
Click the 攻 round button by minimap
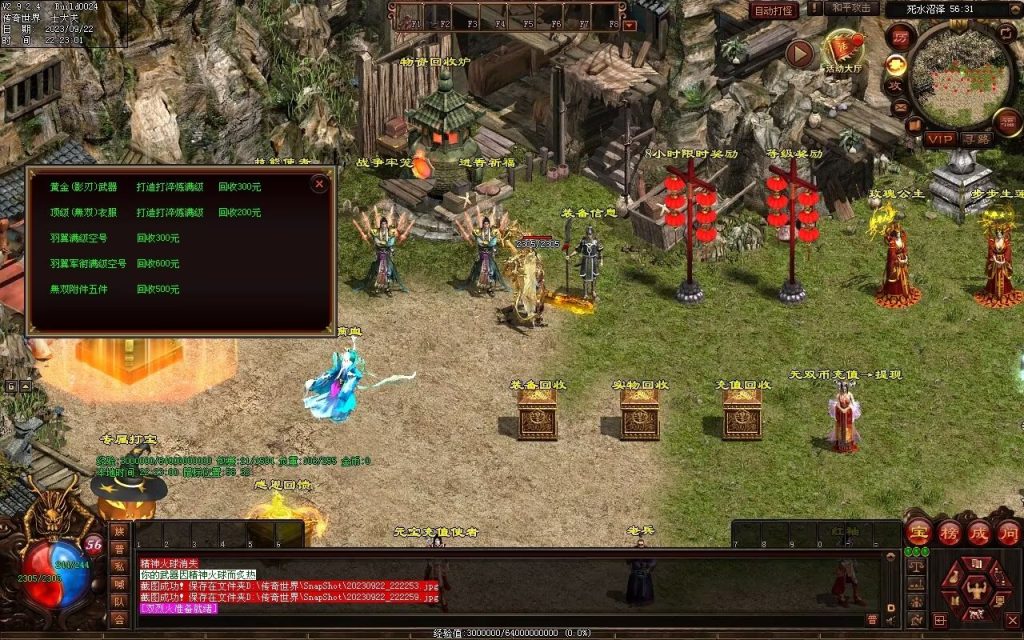[896, 86]
